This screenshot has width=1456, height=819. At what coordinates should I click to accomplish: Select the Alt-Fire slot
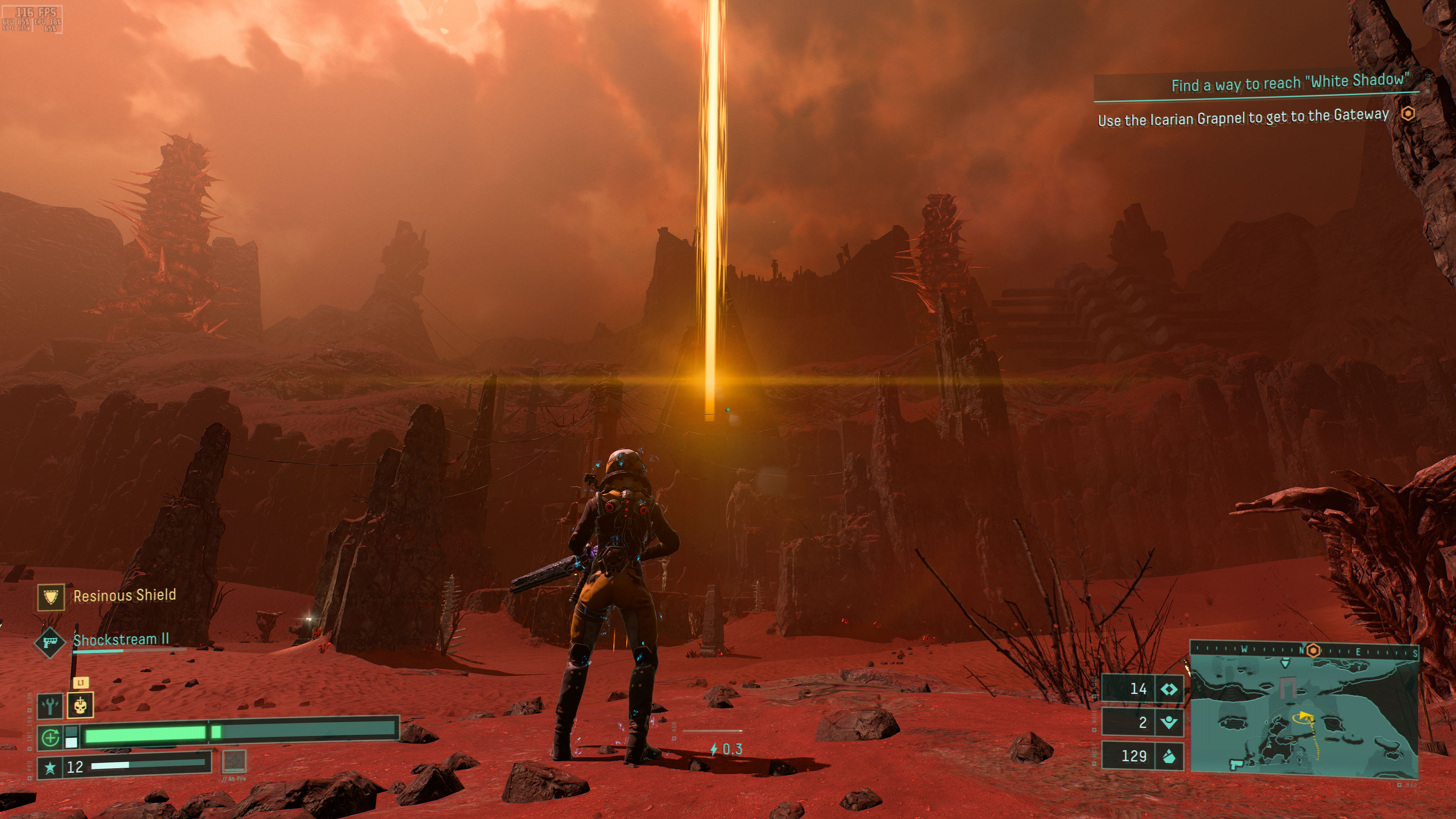pyautogui.click(x=234, y=761)
